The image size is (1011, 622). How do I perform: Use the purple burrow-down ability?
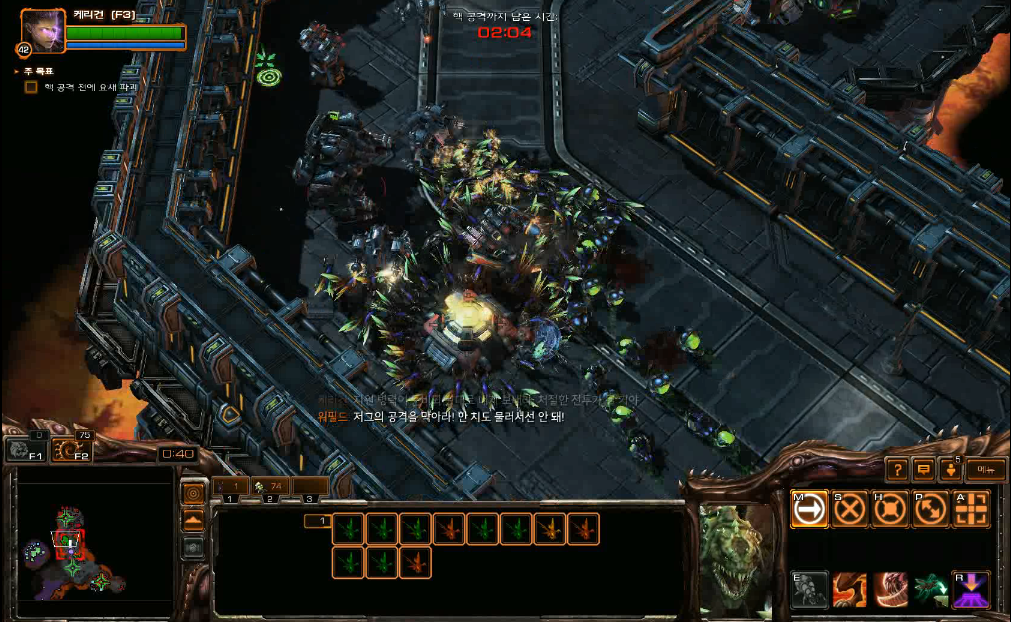pos(971,589)
